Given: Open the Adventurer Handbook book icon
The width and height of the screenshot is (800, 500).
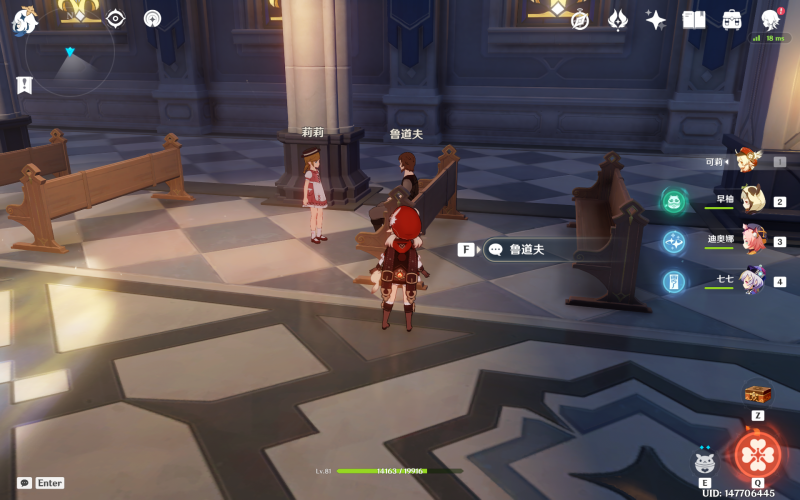Looking at the screenshot, I should (694, 20).
